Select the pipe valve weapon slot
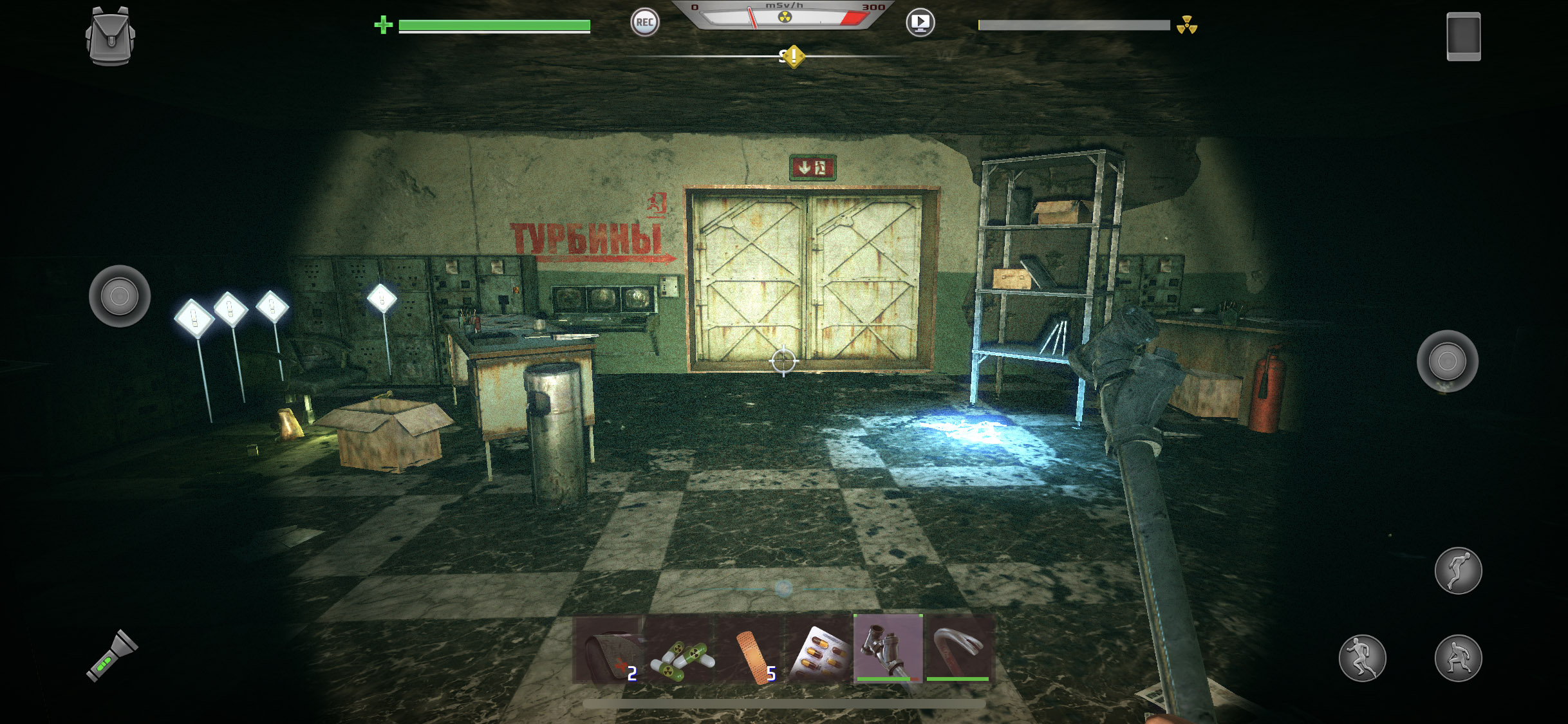The width and height of the screenshot is (1568, 724). point(888,648)
